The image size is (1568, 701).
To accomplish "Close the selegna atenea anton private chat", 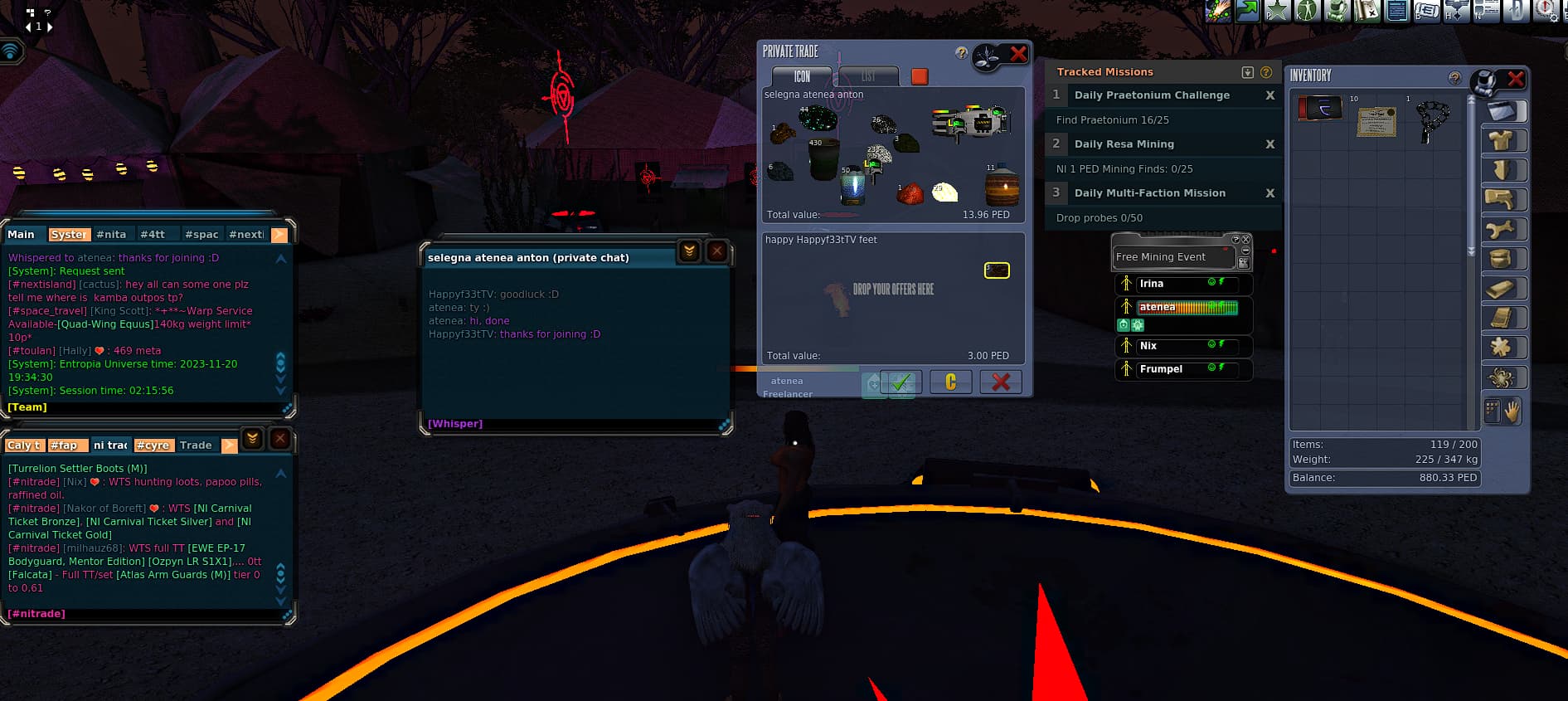I will tap(717, 251).
